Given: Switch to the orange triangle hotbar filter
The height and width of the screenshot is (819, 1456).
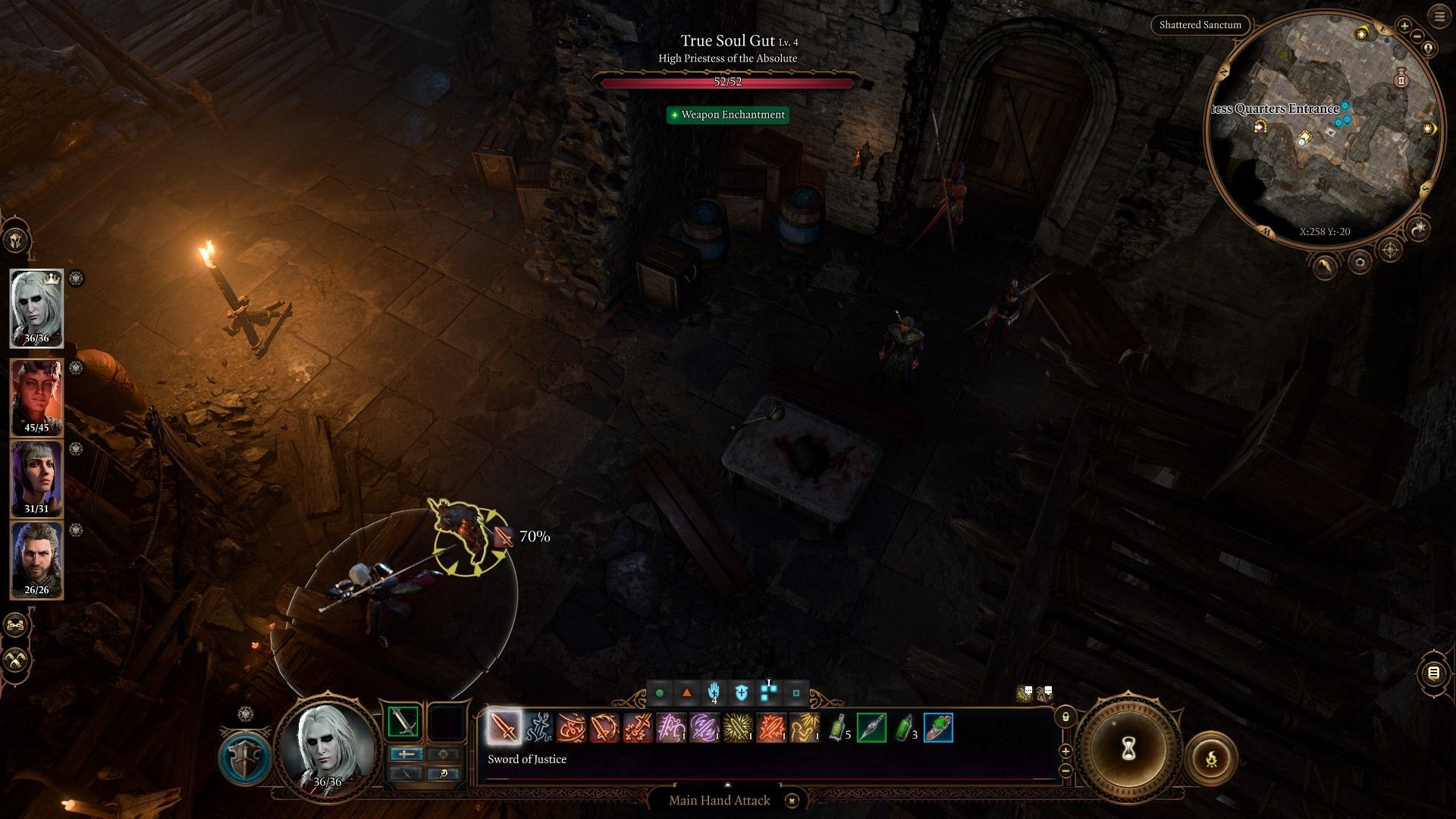Looking at the screenshot, I should pyautogui.click(x=686, y=693).
